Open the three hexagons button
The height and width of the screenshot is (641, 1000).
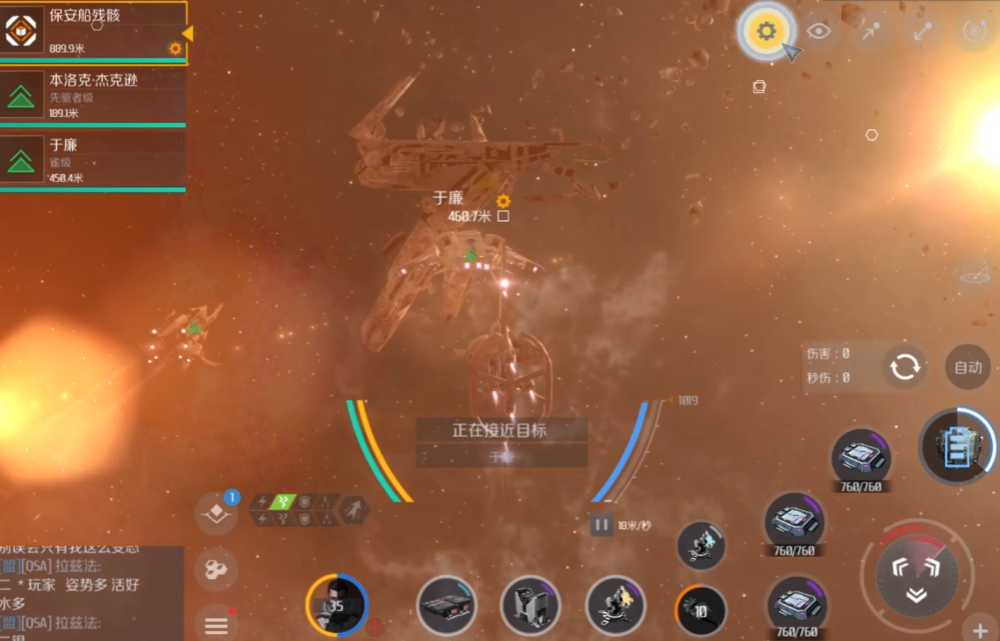[216, 569]
